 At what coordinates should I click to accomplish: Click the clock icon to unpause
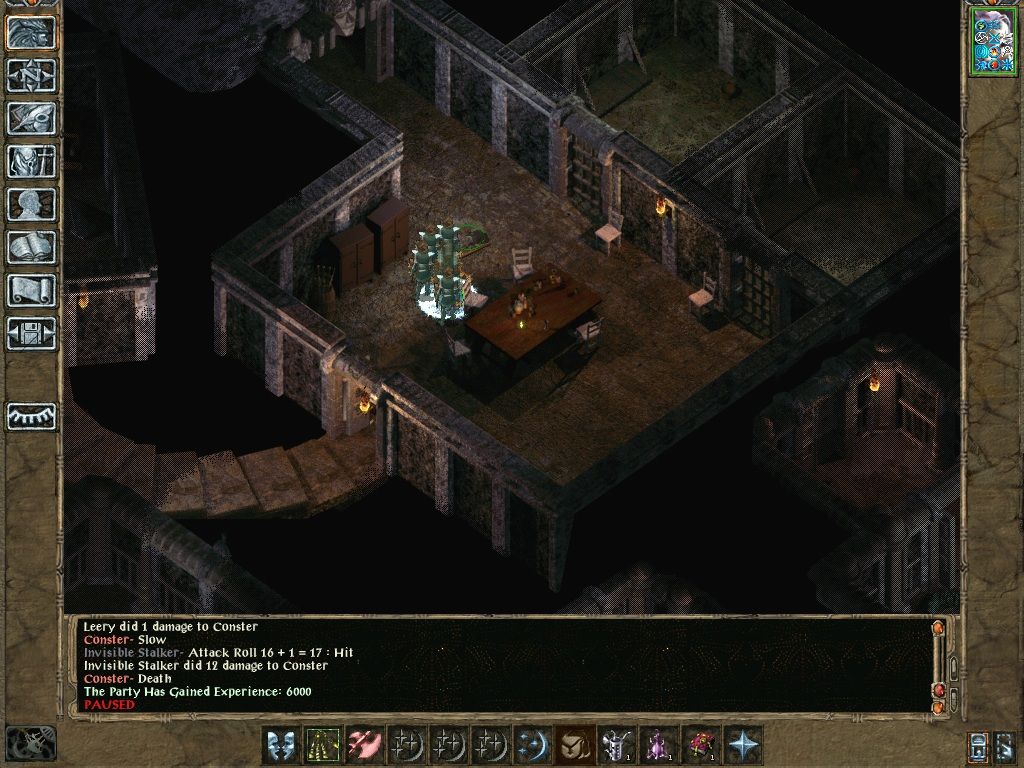30,743
